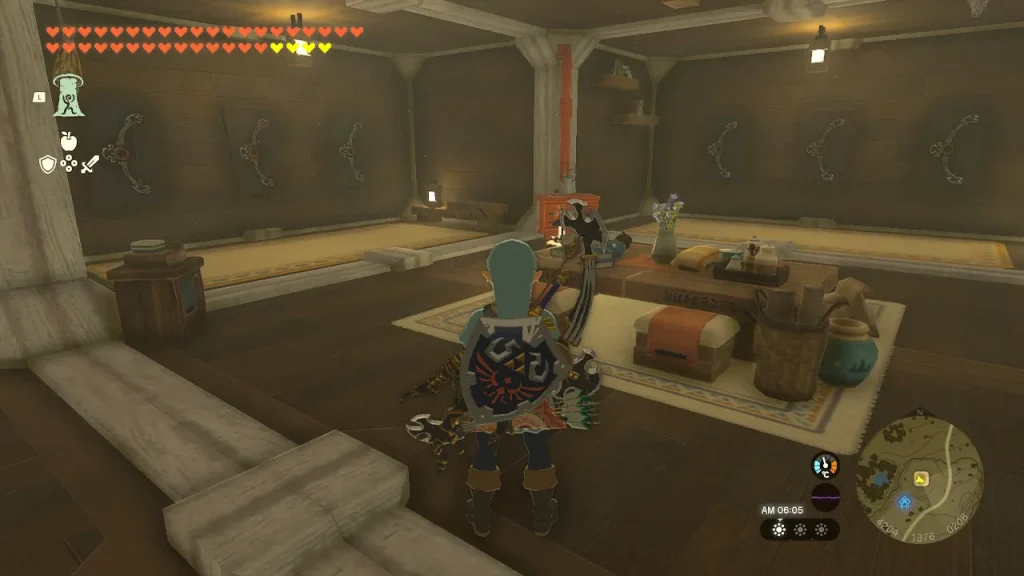The width and height of the screenshot is (1024, 576).
Task: Click the blue shrine marker on minimap
Action: [x=905, y=502]
